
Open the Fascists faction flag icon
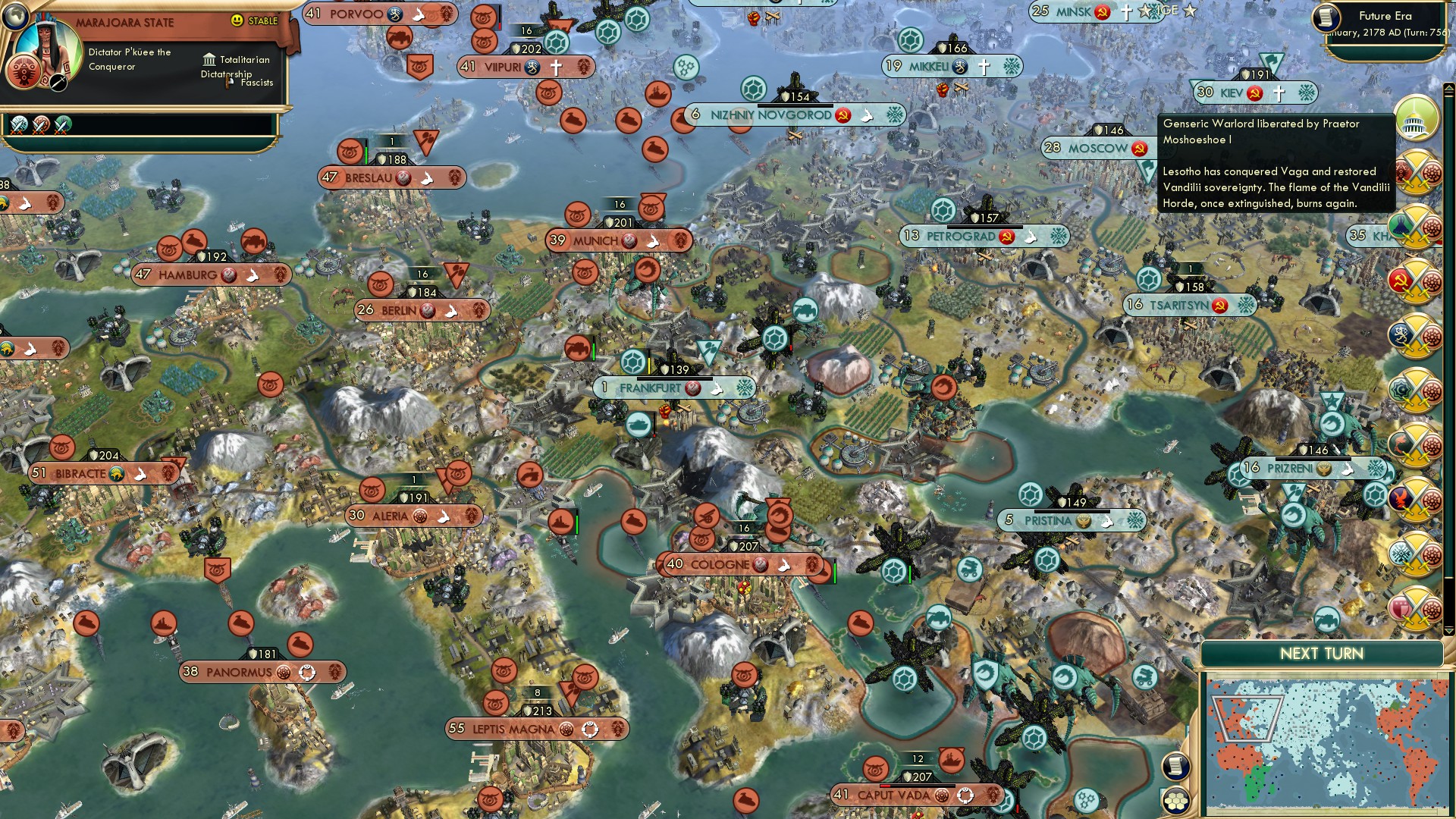coord(230,82)
